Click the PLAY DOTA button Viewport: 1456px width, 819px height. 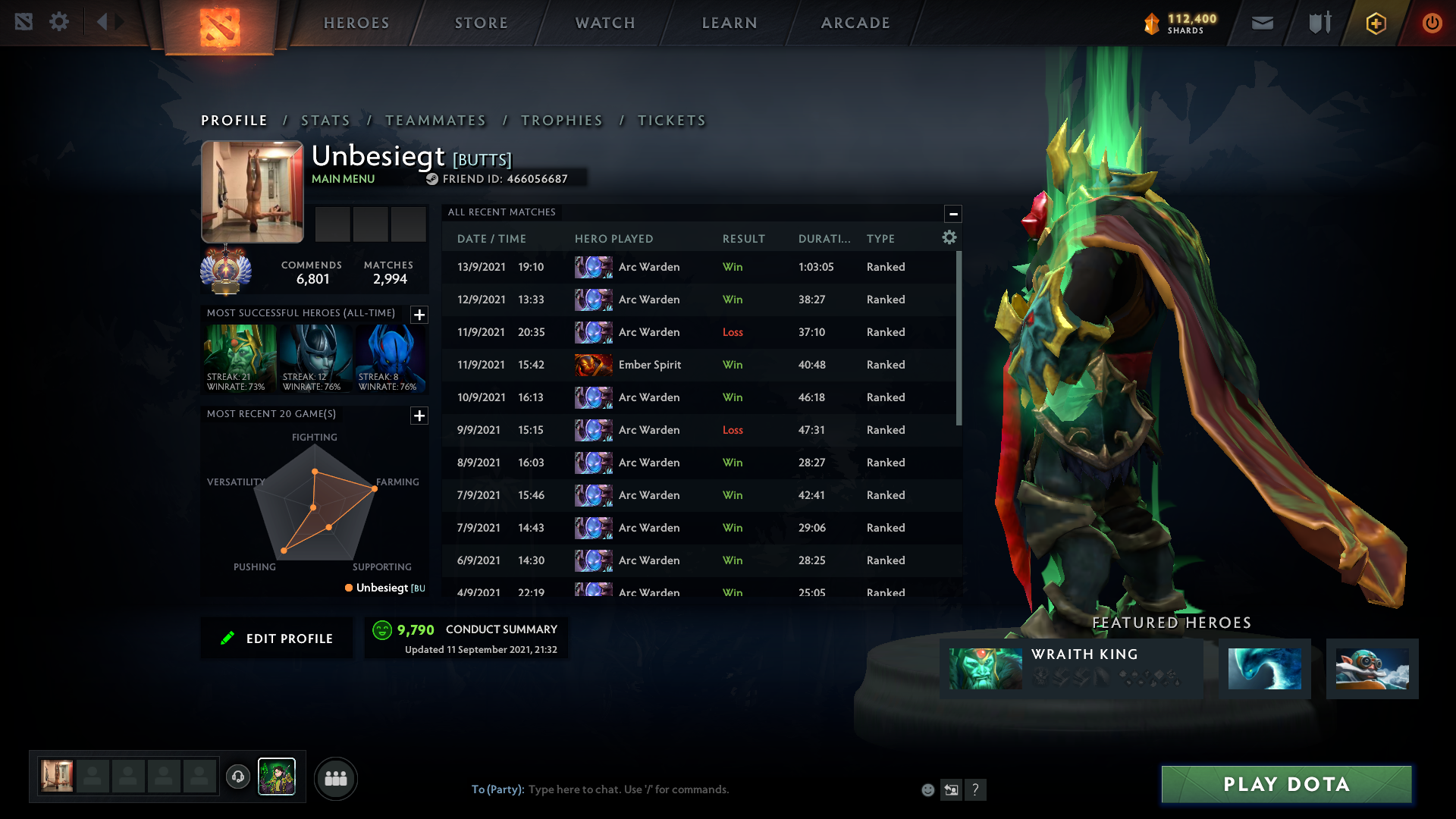(1286, 784)
